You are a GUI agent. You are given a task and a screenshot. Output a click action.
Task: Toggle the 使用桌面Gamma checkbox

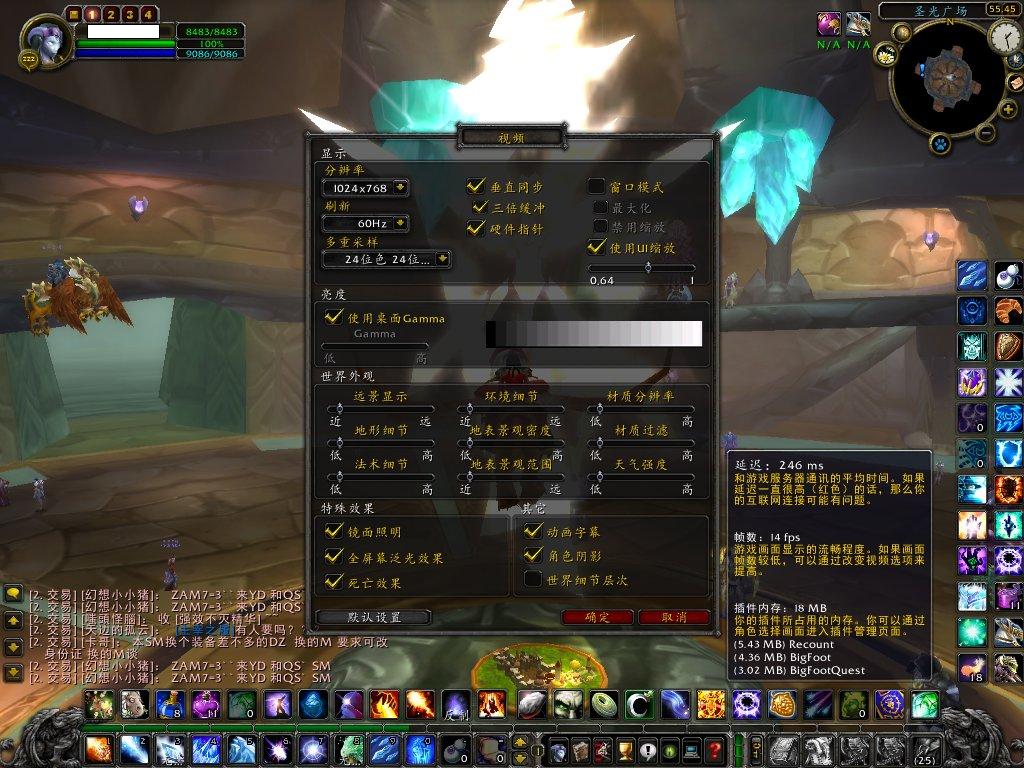[334, 317]
